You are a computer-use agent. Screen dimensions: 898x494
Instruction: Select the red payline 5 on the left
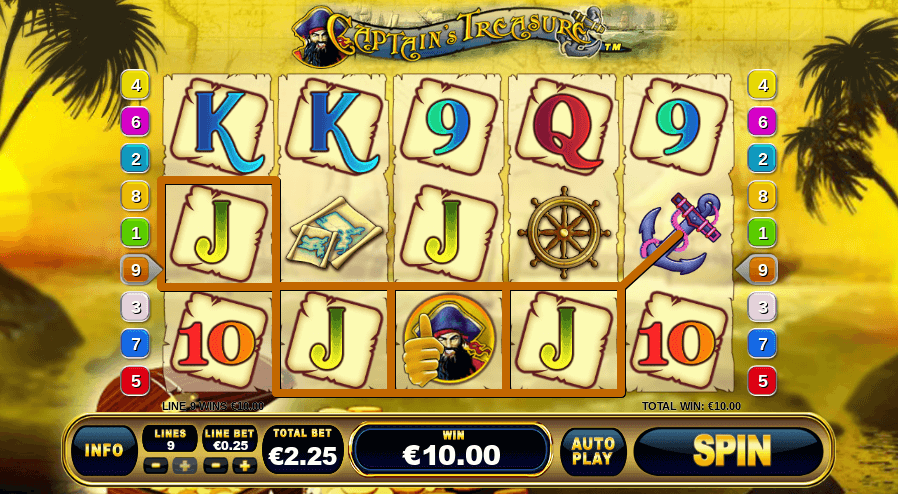tap(135, 380)
